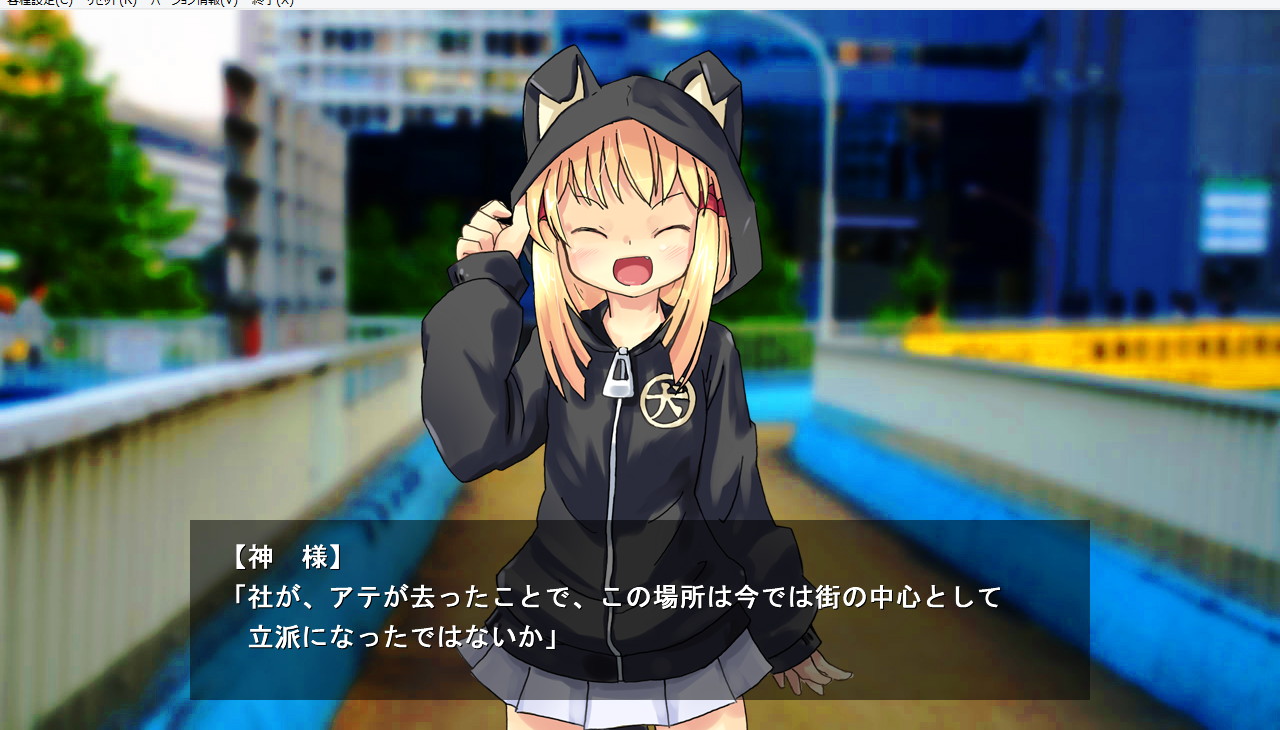Click the zipper pull on the hoodie
1280x730 pixels.
pos(620,372)
